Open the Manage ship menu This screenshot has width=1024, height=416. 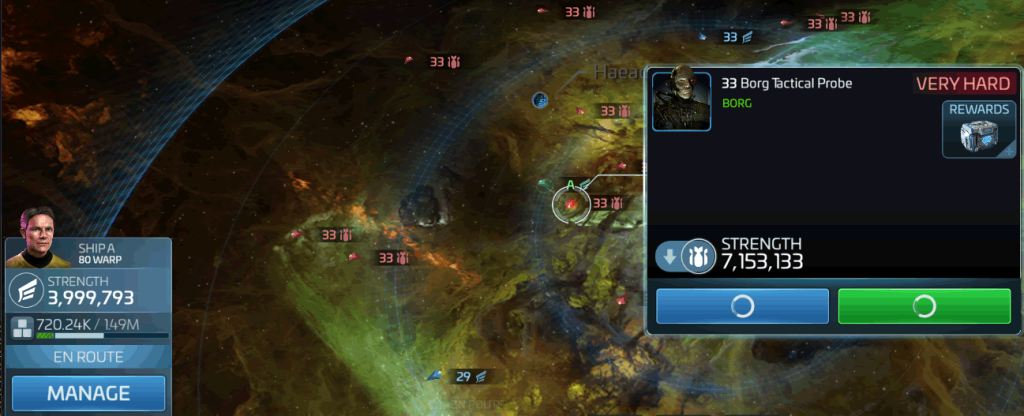coord(88,393)
